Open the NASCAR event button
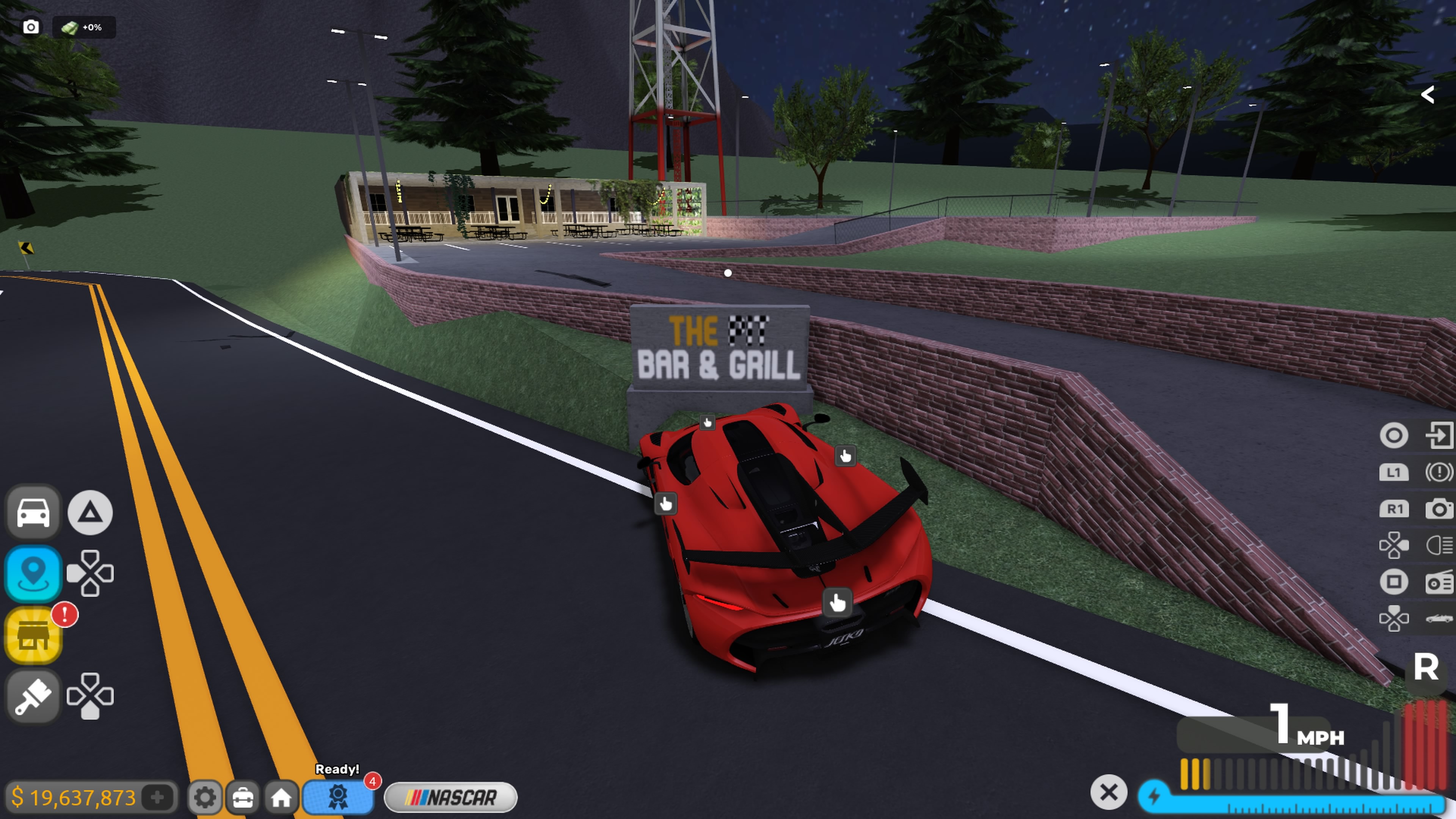 pos(450,797)
